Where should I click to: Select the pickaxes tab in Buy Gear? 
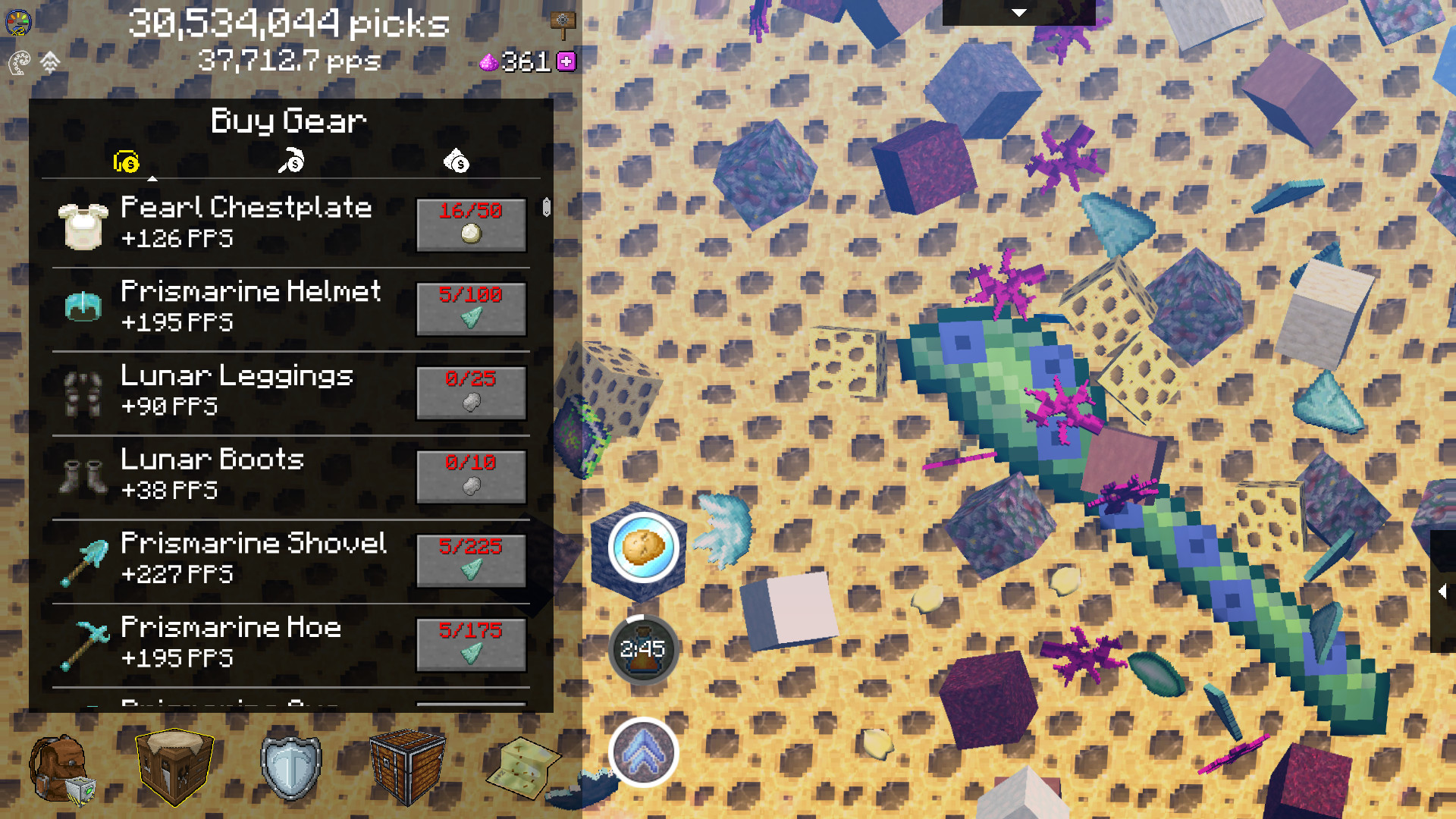coord(290,160)
